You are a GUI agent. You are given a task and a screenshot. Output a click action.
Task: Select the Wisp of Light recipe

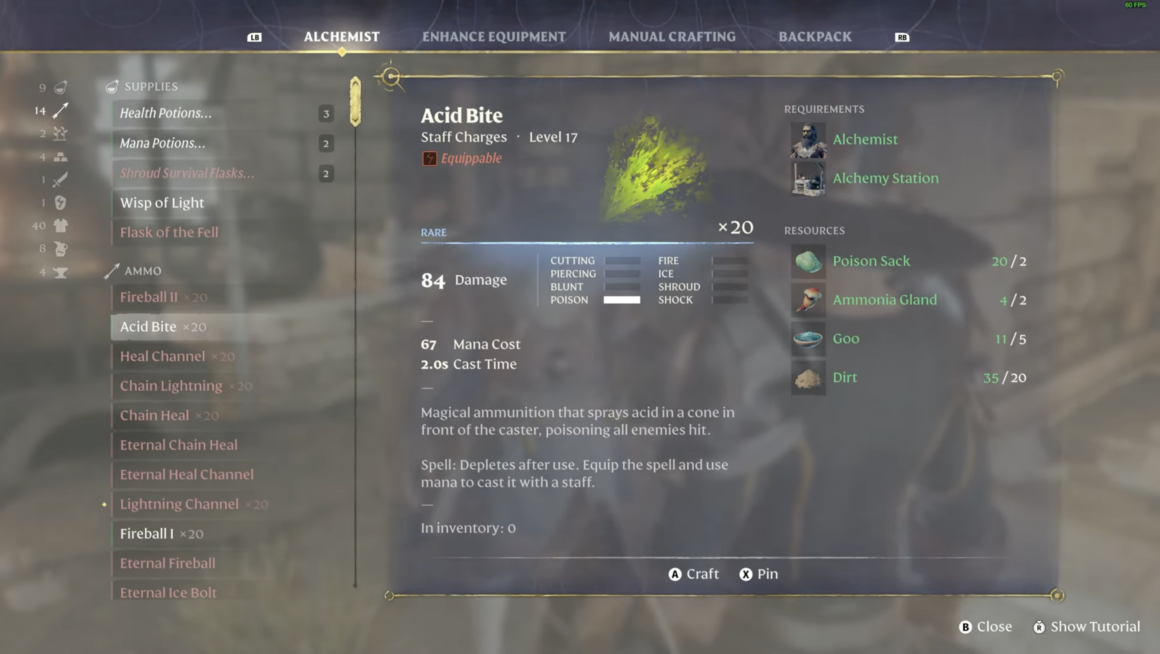pyautogui.click(x=162, y=203)
